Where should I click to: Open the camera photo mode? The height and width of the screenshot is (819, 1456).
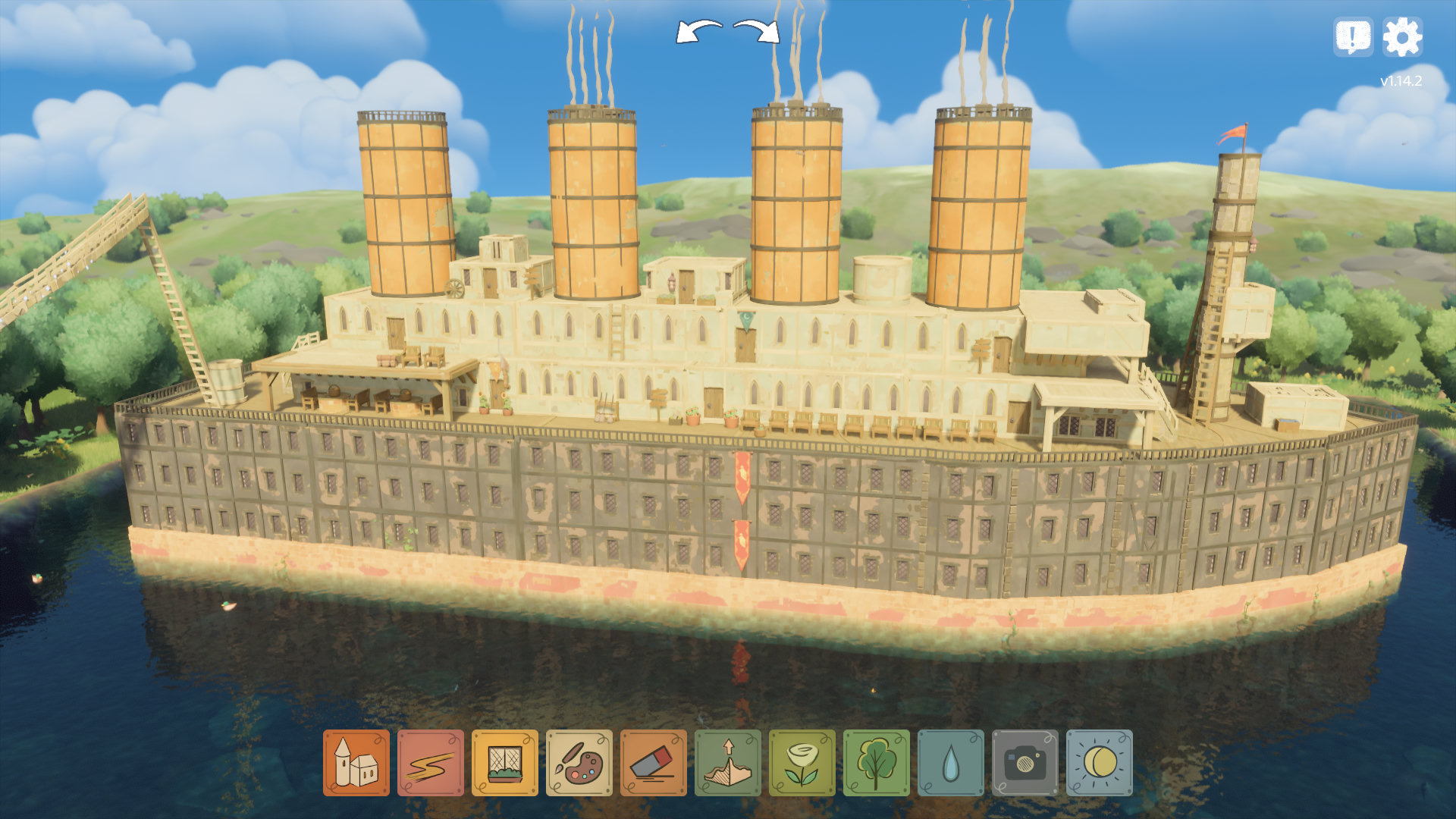(1025, 763)
